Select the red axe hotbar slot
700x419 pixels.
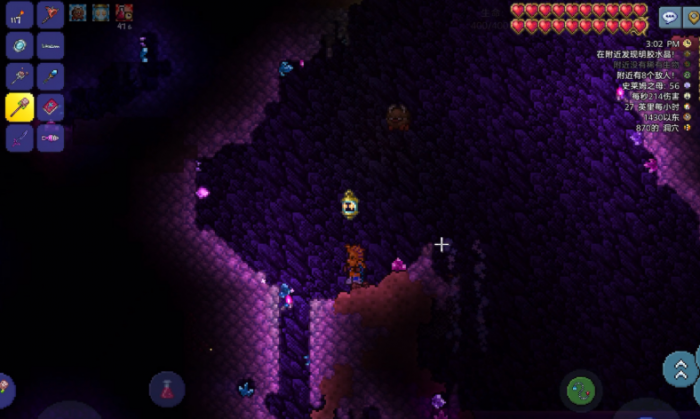click(x=50, y=15)
